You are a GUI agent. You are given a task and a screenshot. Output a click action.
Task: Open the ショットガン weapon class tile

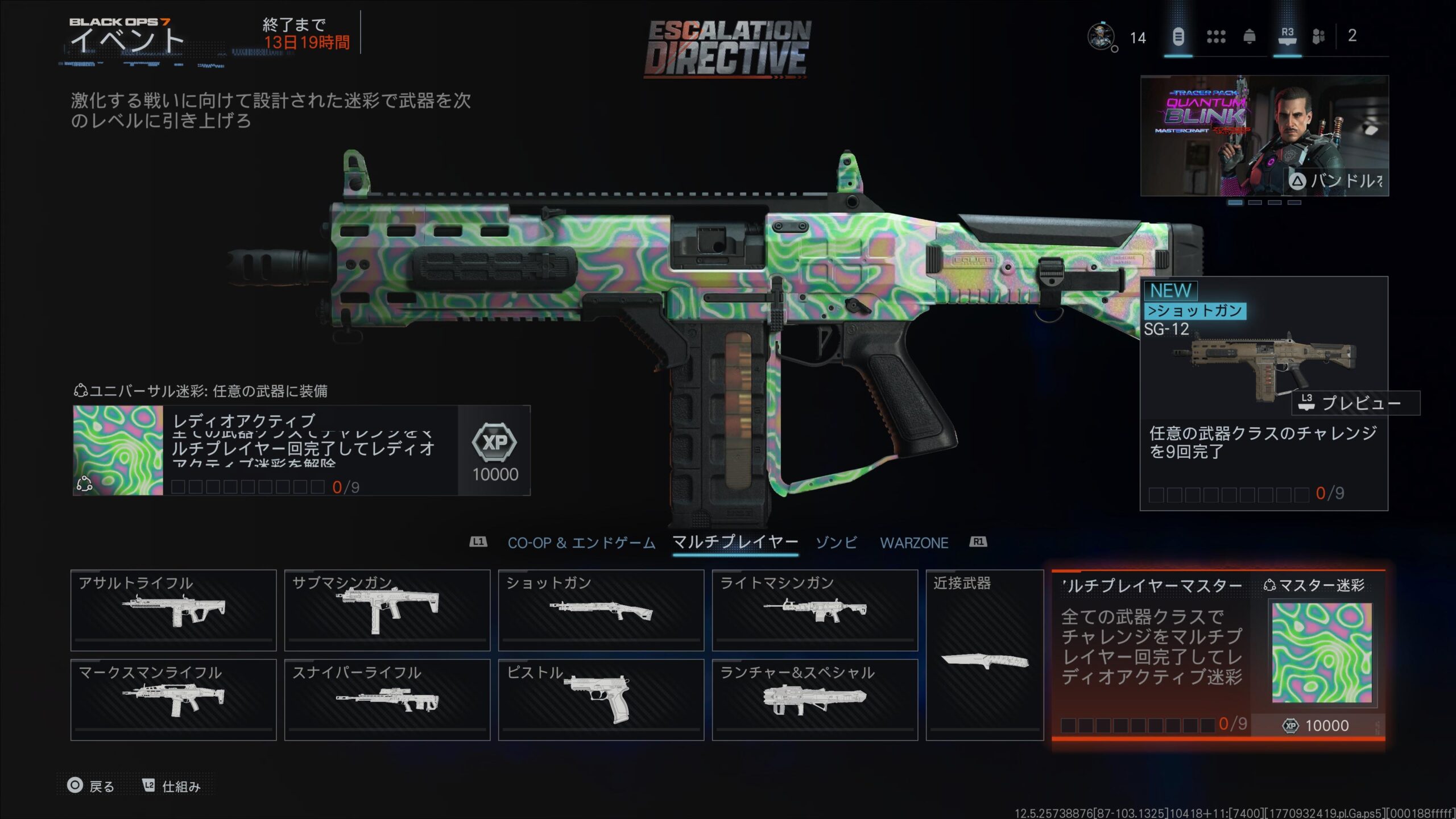point(601,610)
